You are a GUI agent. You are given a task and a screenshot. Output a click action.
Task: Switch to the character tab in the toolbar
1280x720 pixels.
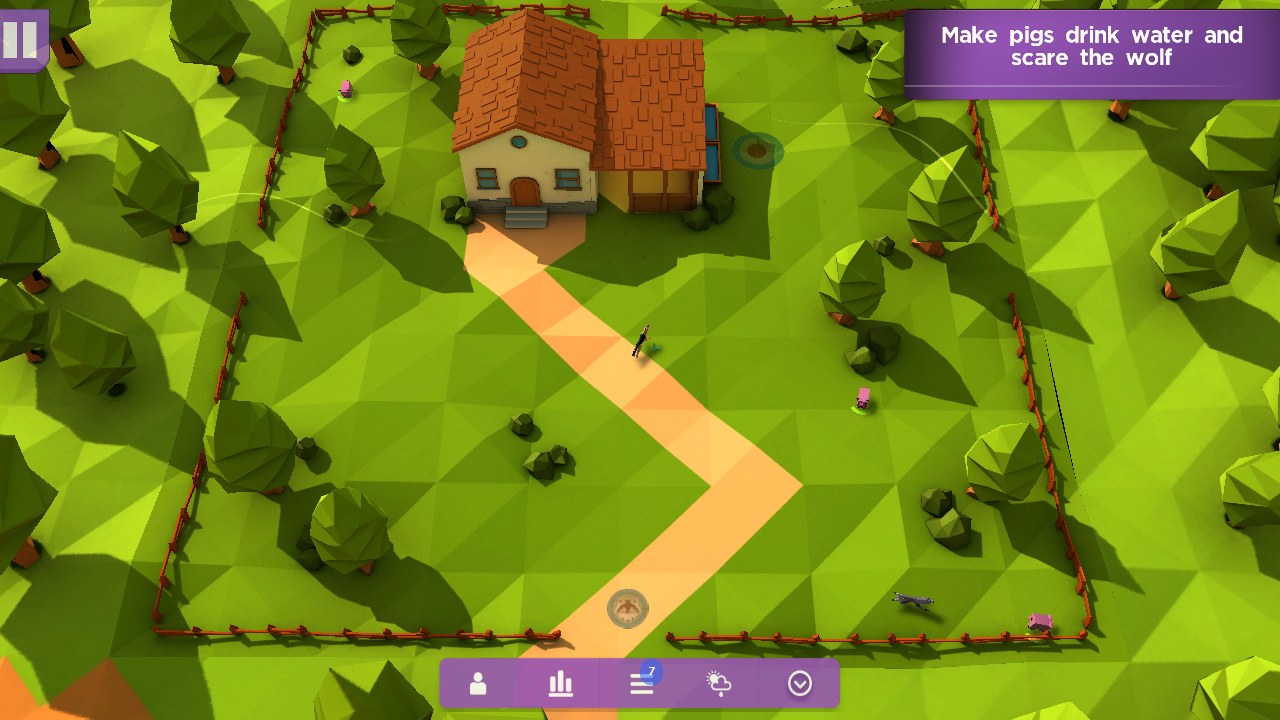pyautogui.click(x=478, y=684)
